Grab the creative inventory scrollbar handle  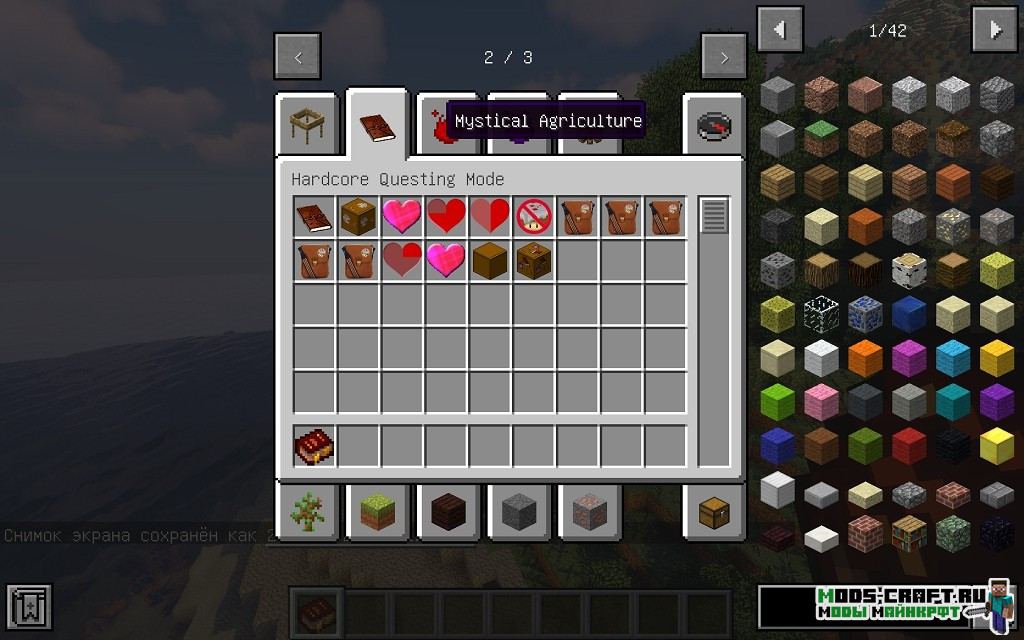click(713, 216)
